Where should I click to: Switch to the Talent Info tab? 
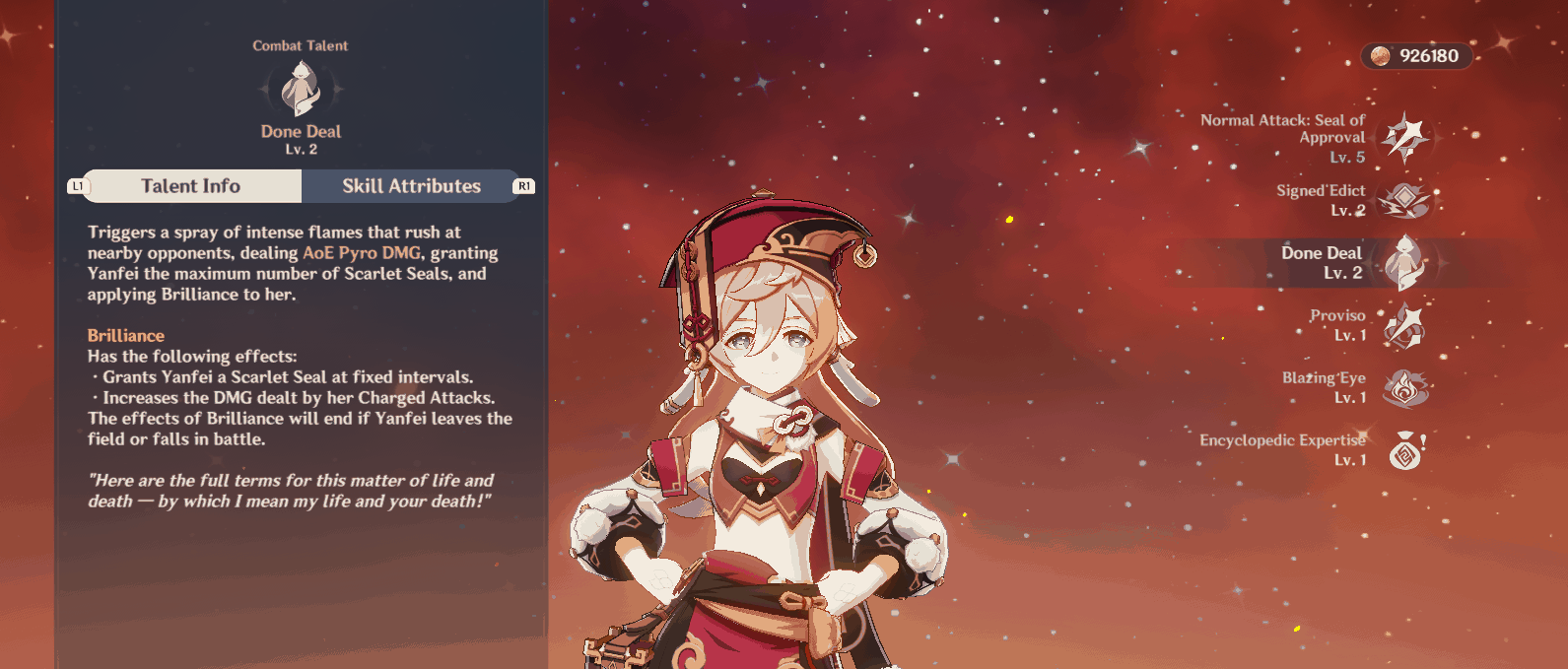[x=191, y=186]
